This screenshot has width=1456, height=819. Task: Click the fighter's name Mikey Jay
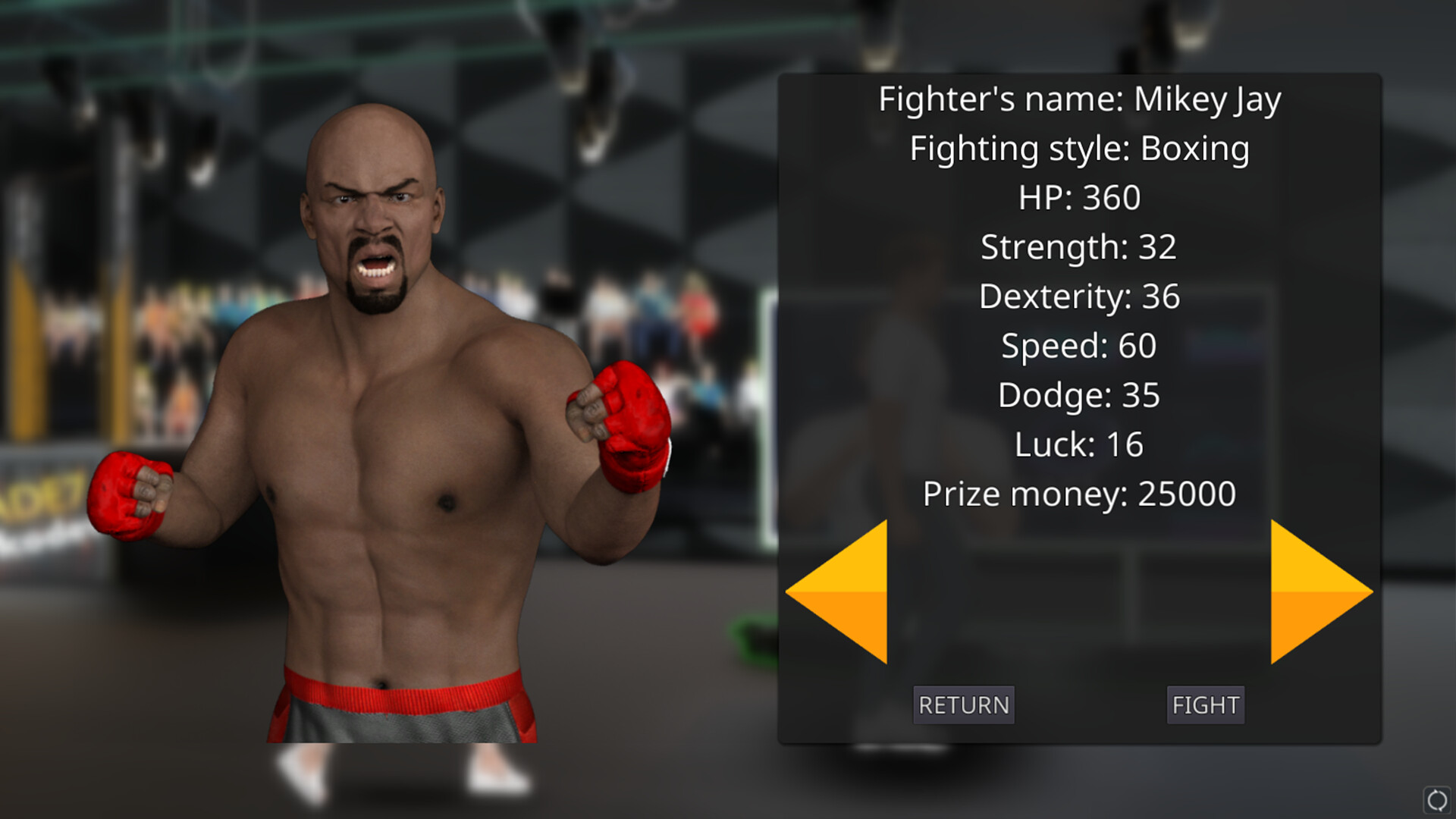(1080, 97)
